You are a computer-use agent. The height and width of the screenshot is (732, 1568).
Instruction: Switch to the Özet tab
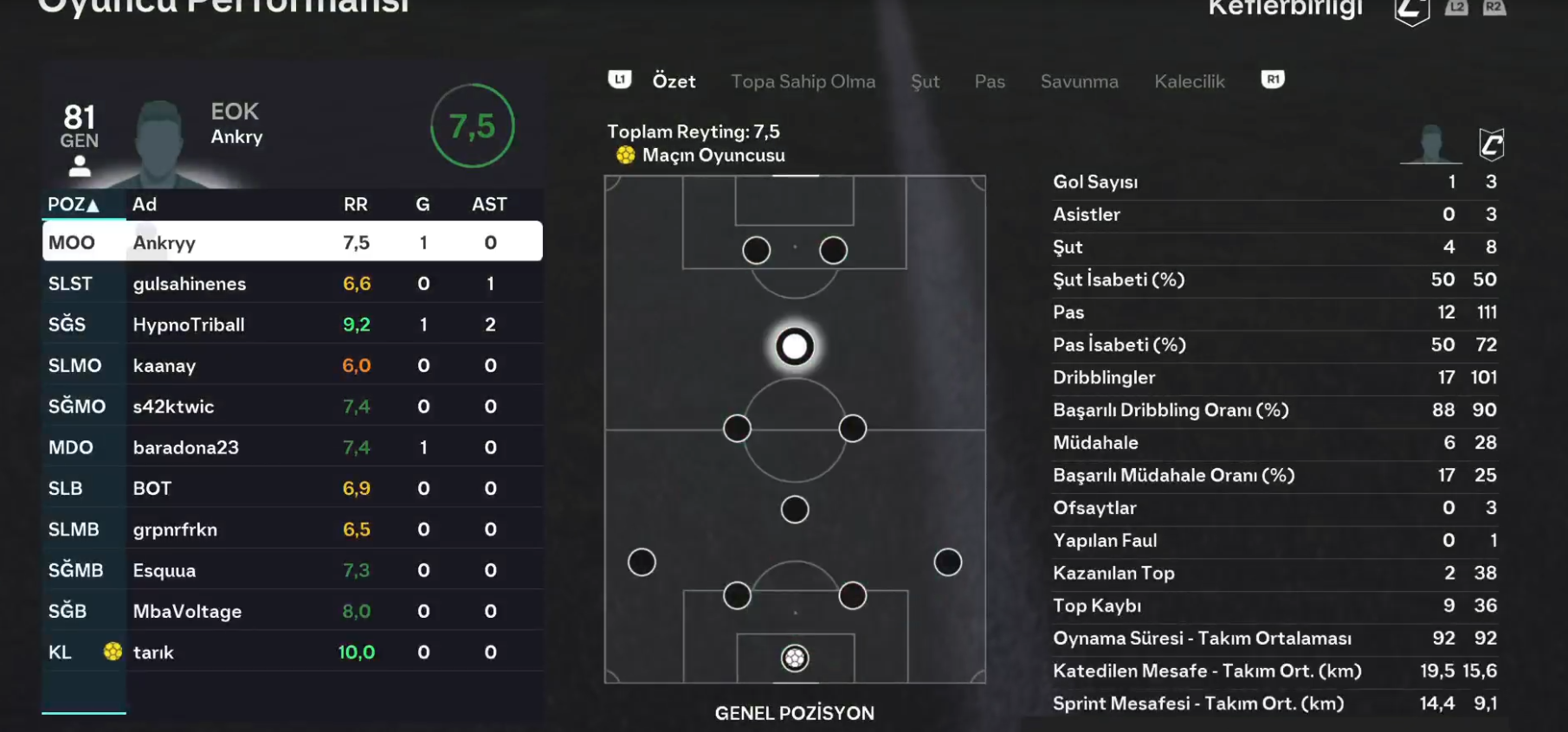click(674, 81)
